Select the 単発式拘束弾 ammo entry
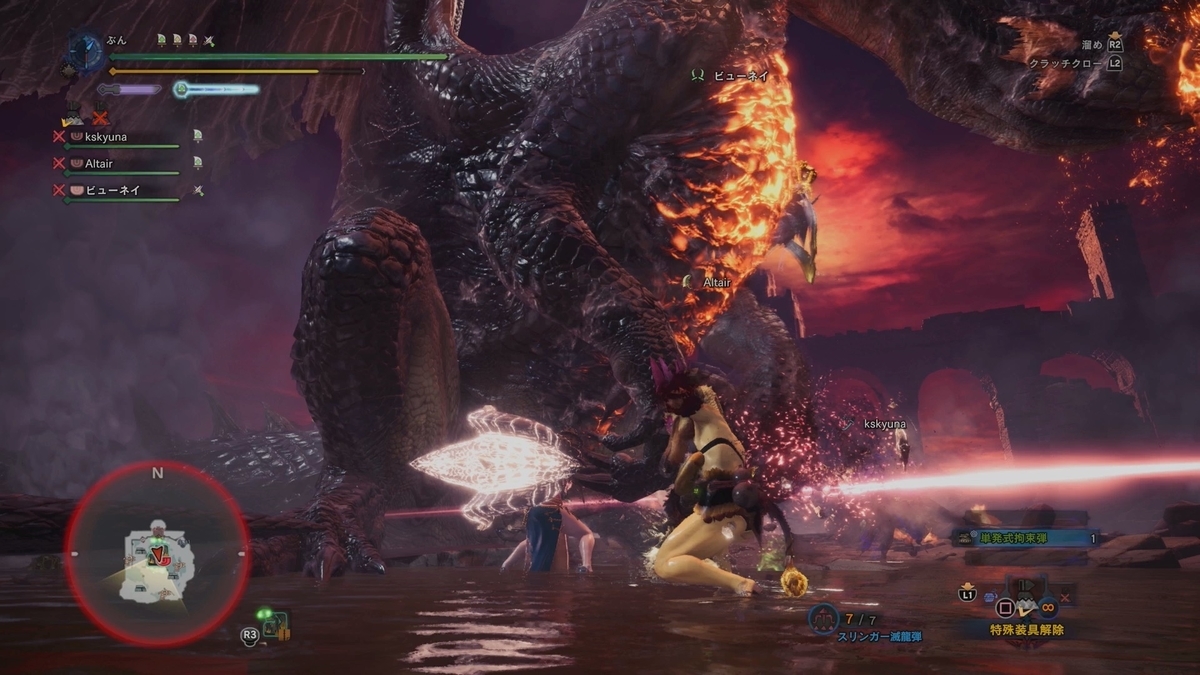This screenshot has width=1200, height=675. (1024, 538)
